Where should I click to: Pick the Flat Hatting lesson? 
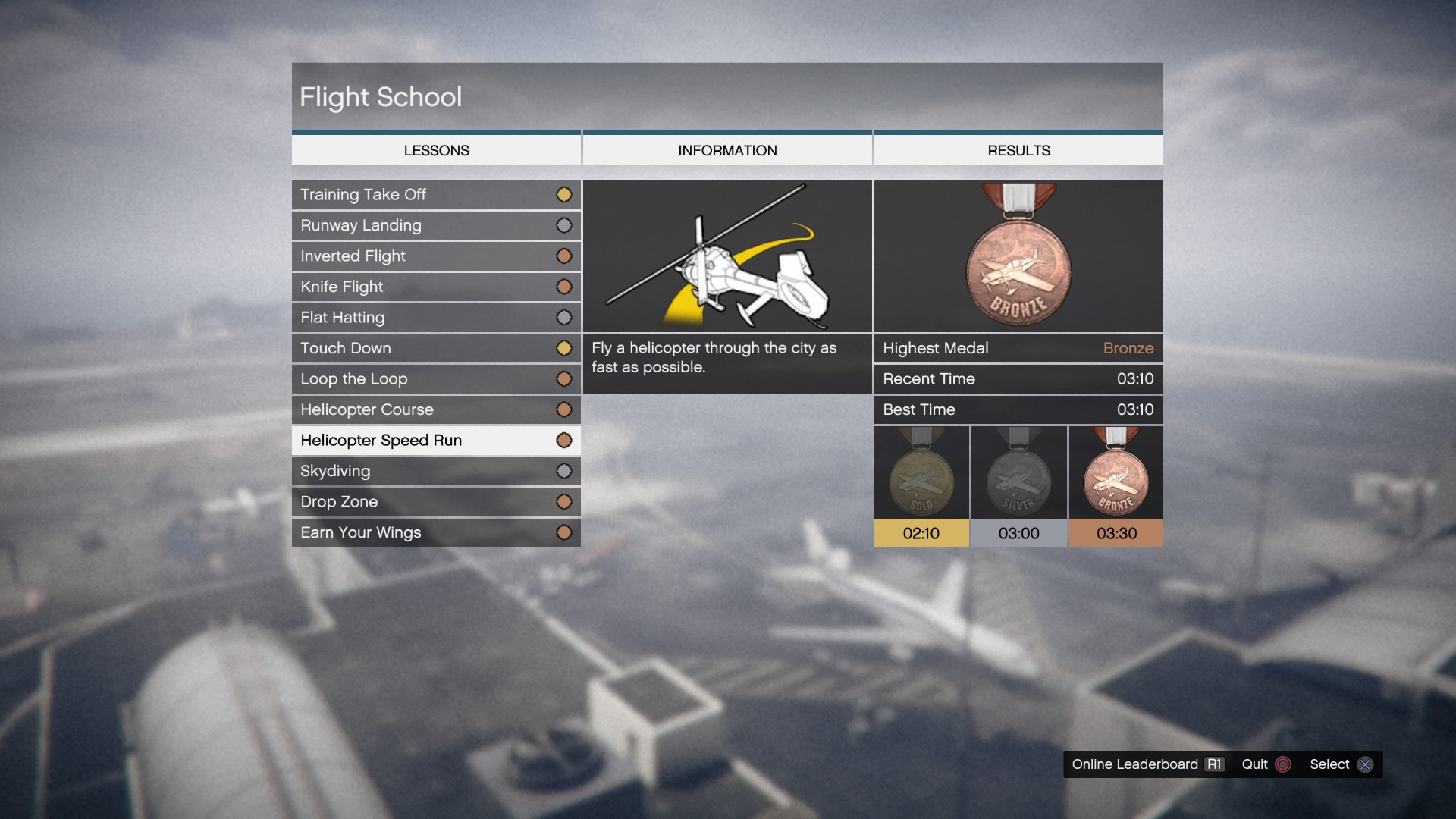click(436, 318)
